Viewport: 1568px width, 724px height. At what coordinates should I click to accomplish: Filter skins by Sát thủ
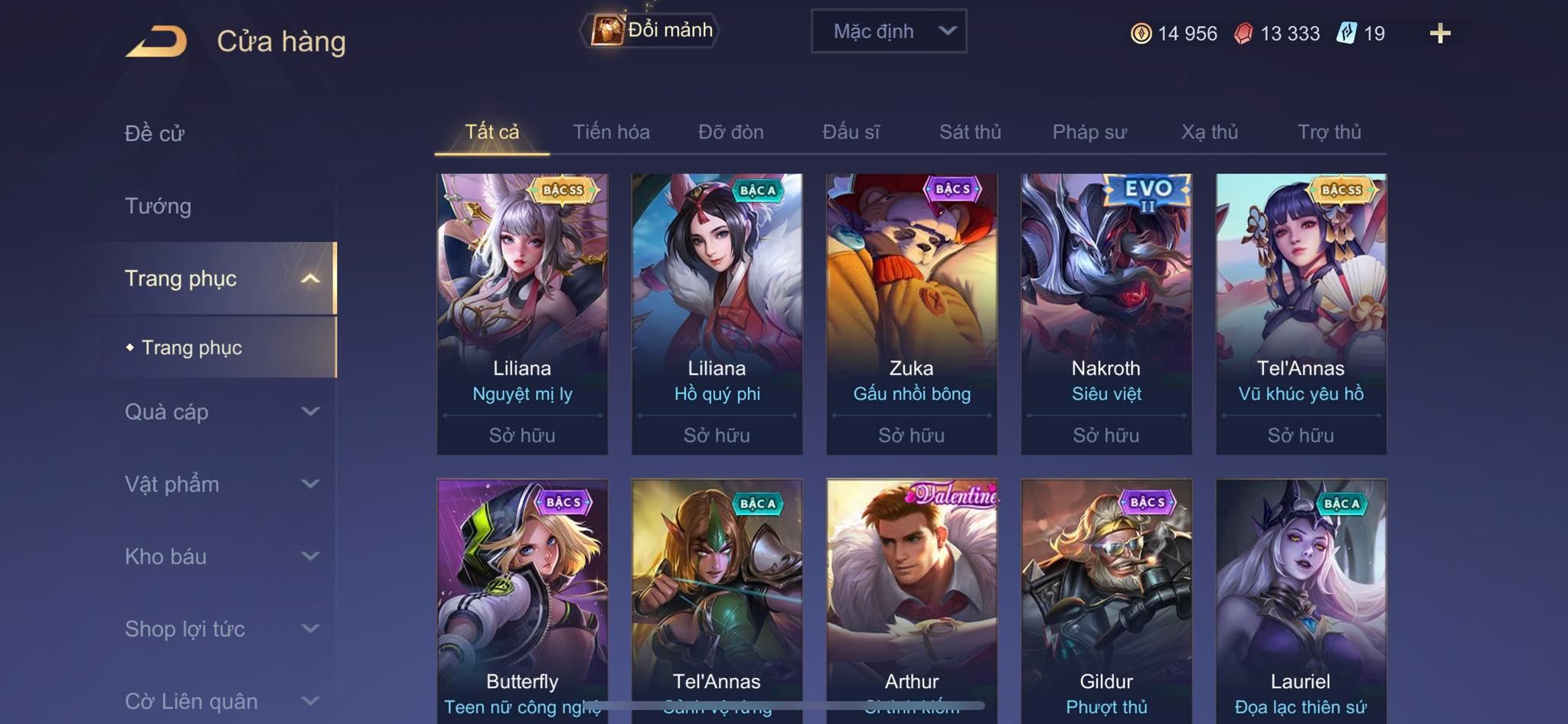click(970, 132)
